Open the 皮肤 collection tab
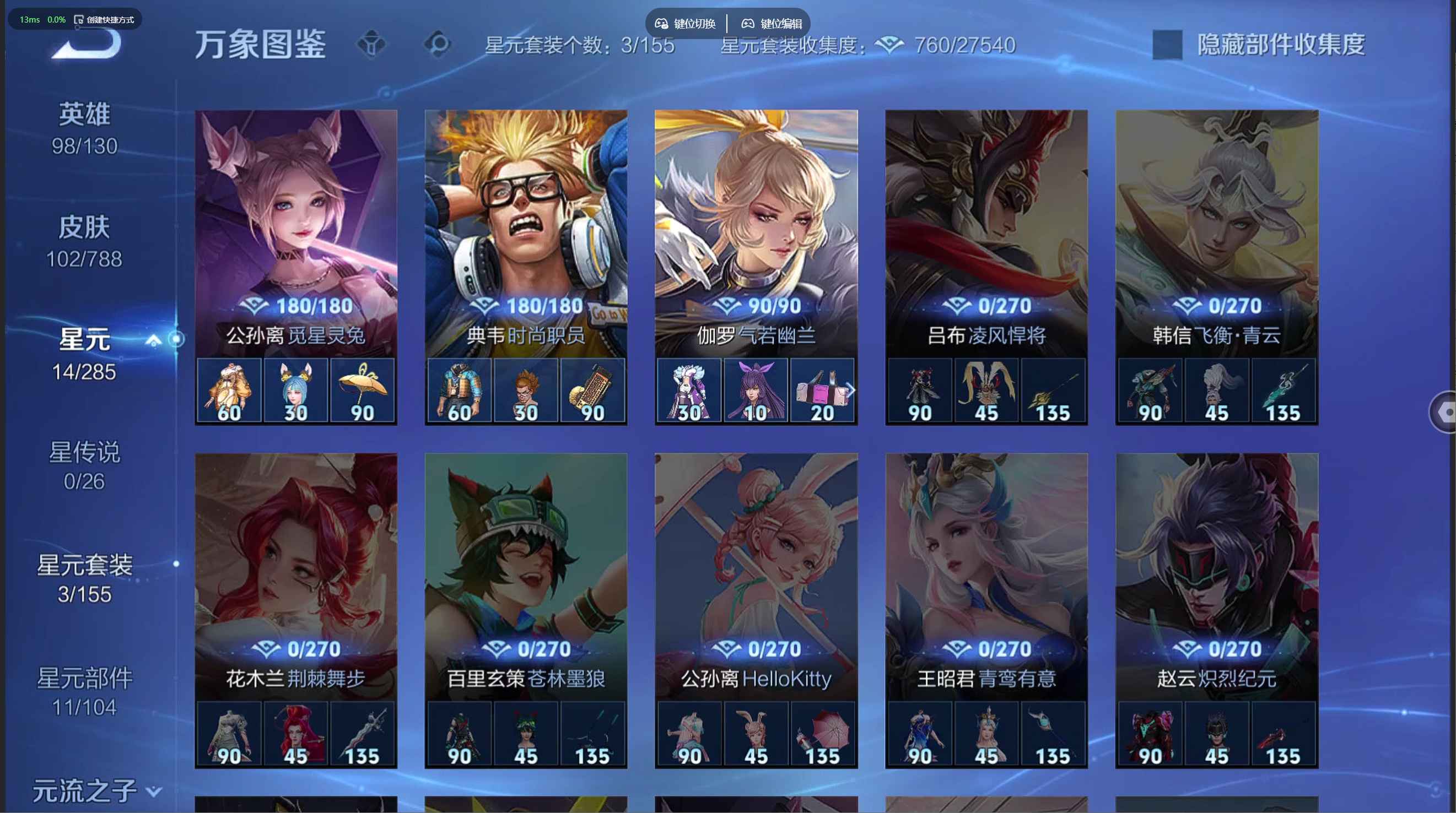Viewport: 1456px width, 813px height. click(84, 242)
